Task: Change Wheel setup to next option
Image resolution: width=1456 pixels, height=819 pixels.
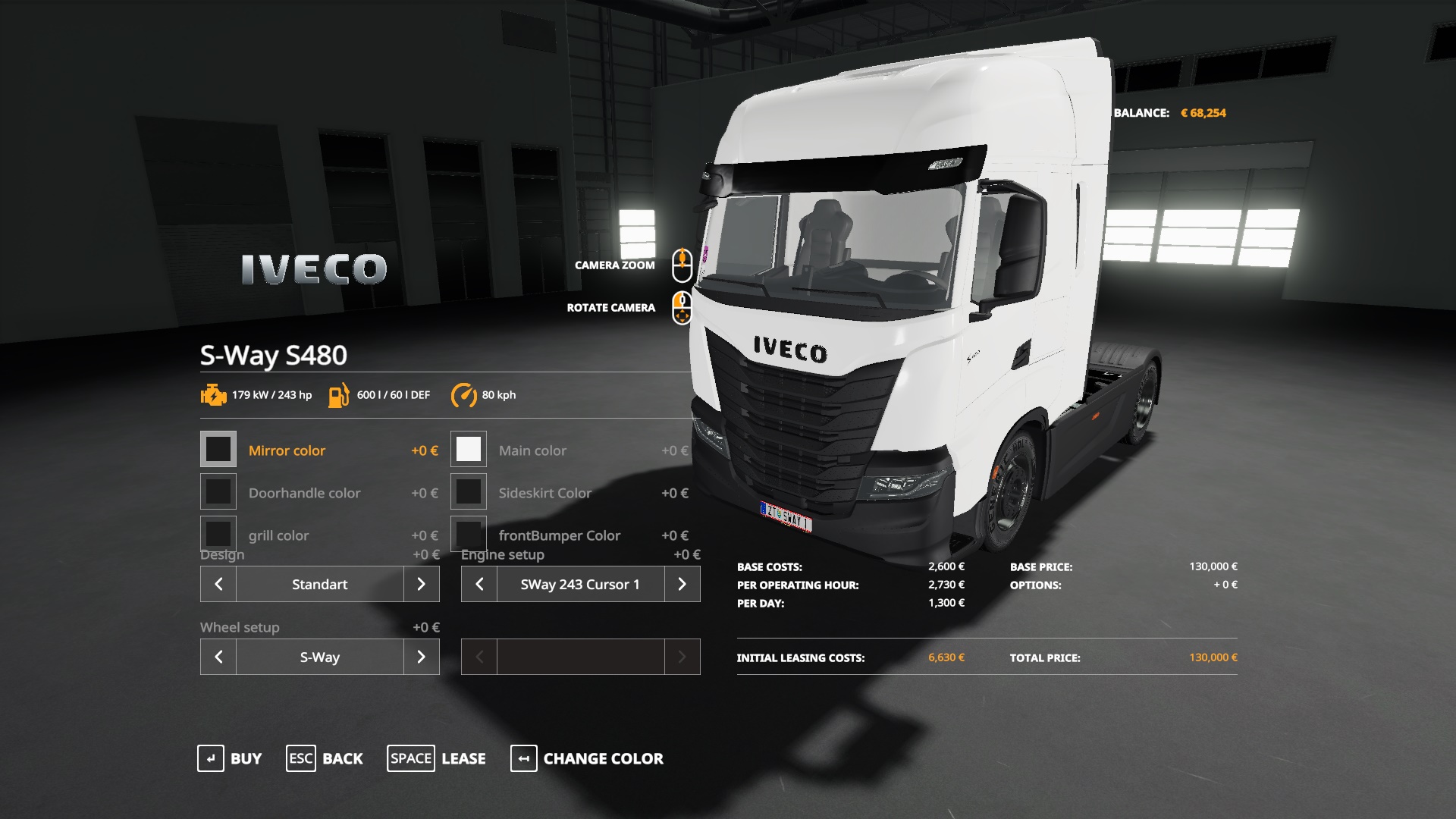Action: click(422, 657)
